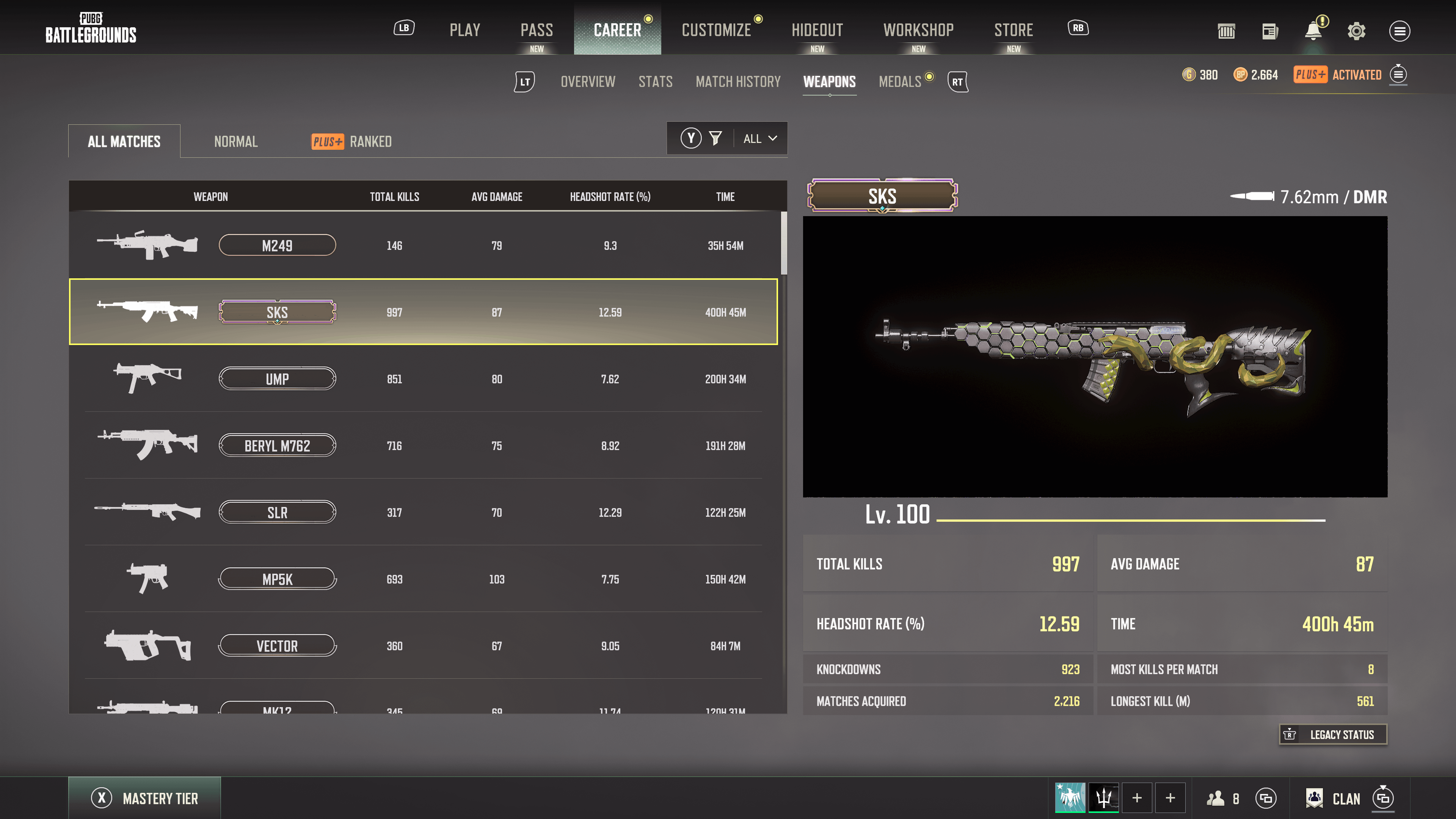The width and height of the screenshot is (1456, 819).
Task: Open the settings gear icon
Action: point(1356,31)
